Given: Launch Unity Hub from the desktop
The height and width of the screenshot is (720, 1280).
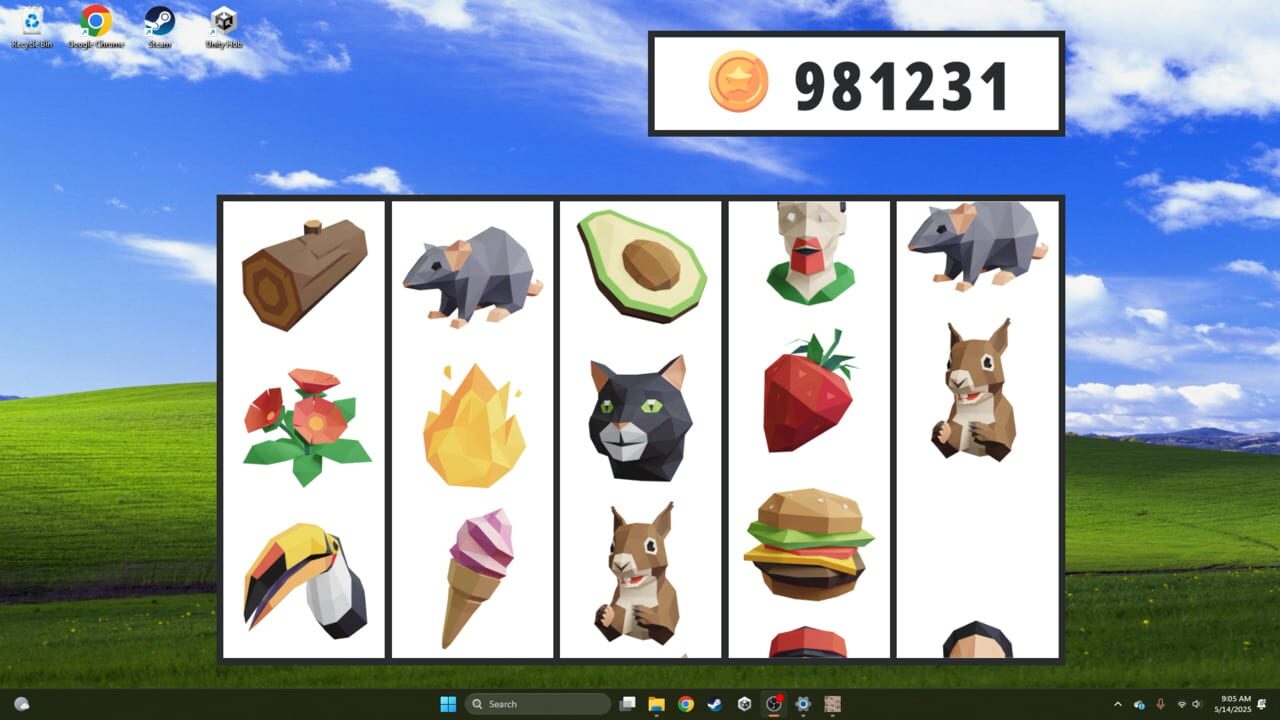Looking at the screenshot, I should (x=223, y=20).
